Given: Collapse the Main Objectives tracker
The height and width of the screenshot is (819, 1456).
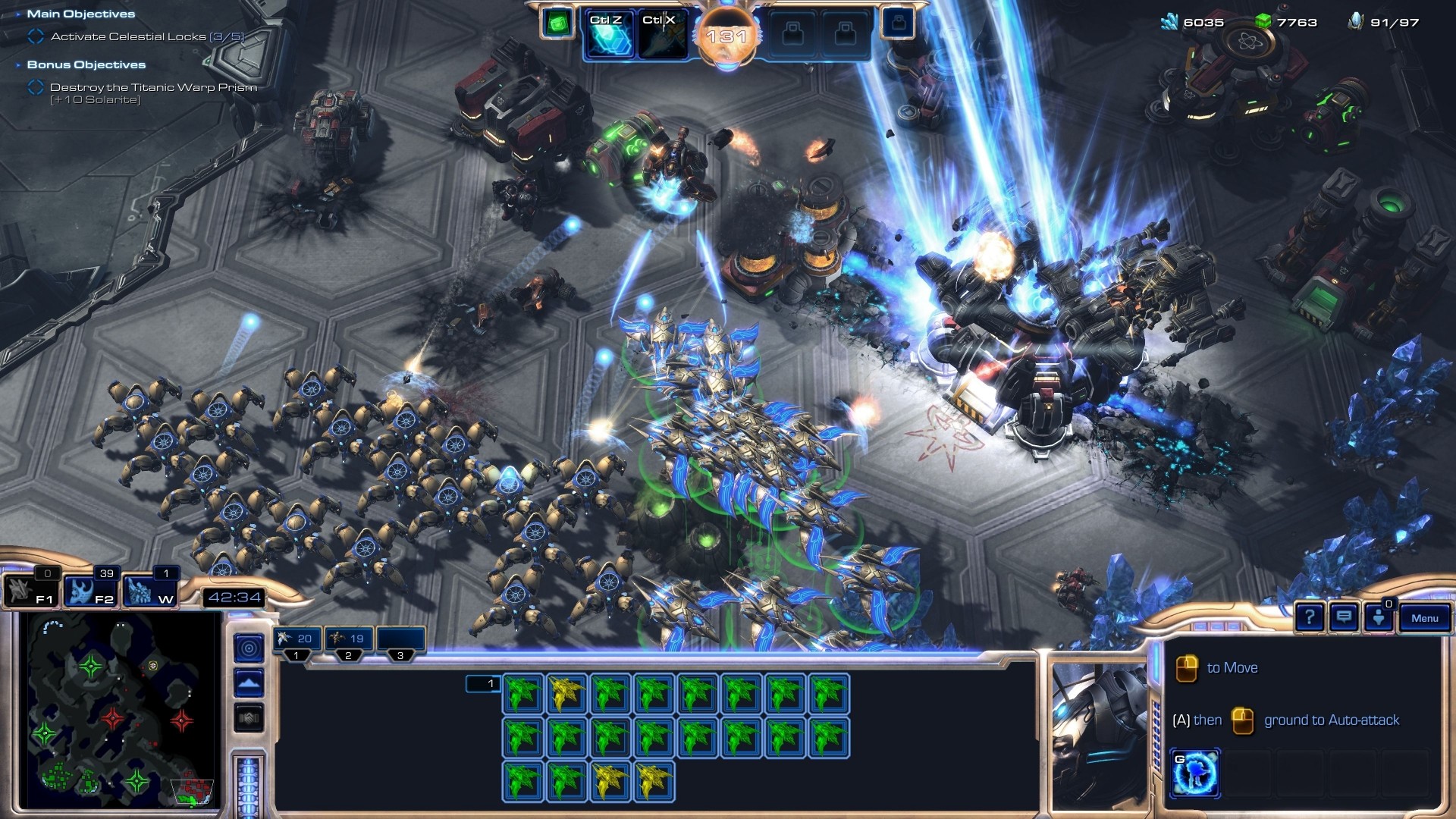Looking at the screenshot, I should [x=18, y=14].
